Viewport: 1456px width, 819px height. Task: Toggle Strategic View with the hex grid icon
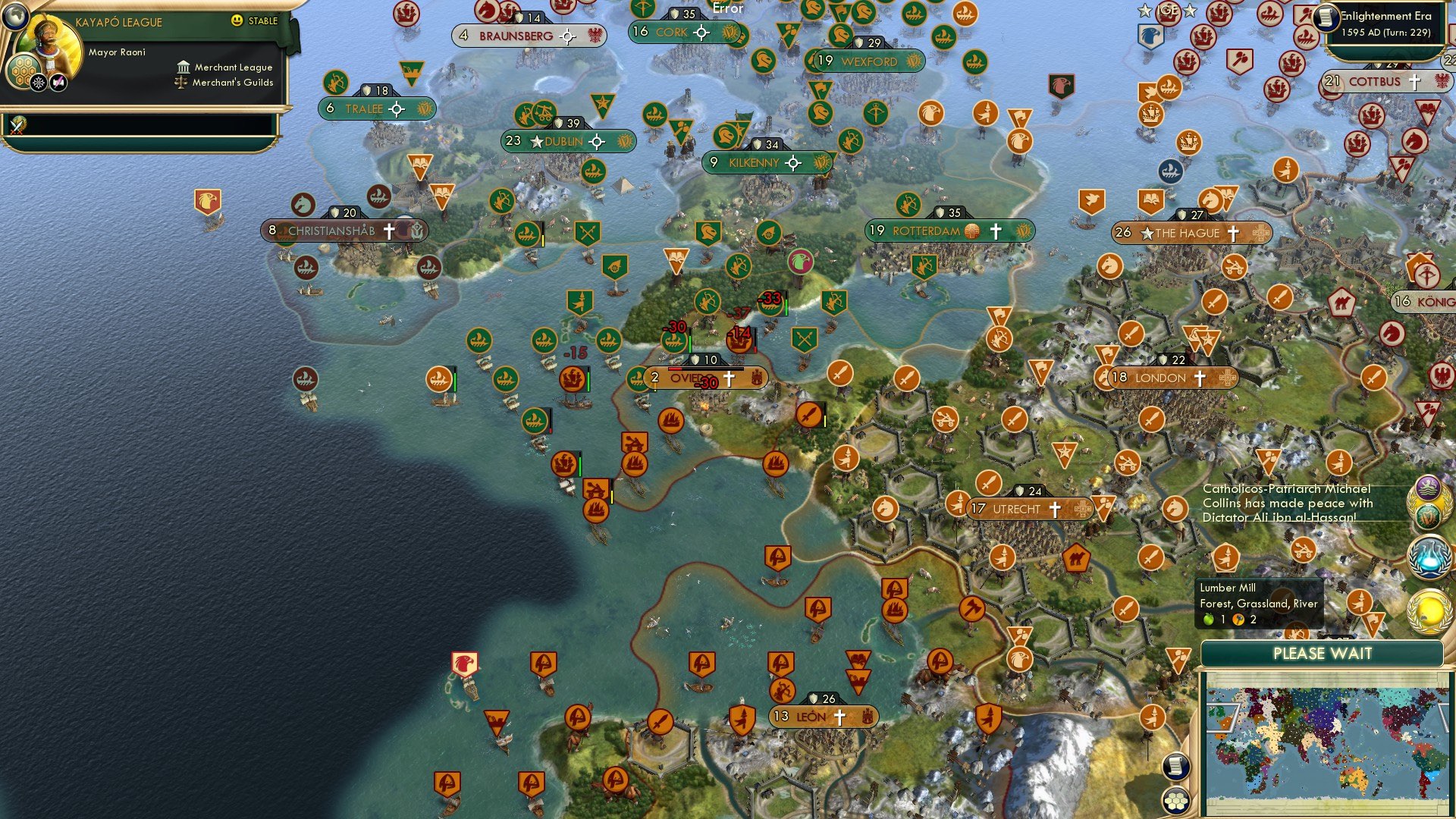[1176, 800]
